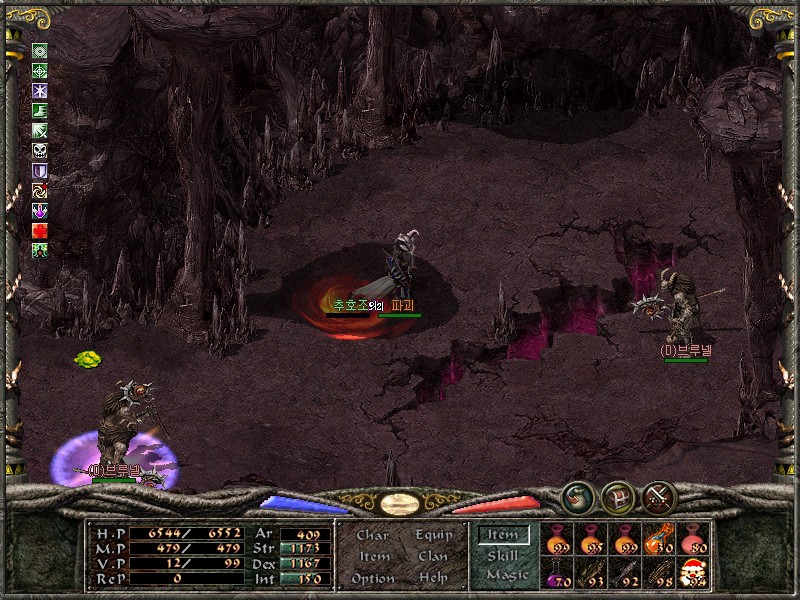Open the Equip menu
Image resolution: width=800 pixels, height=600 pixels.
click(434, 535)
